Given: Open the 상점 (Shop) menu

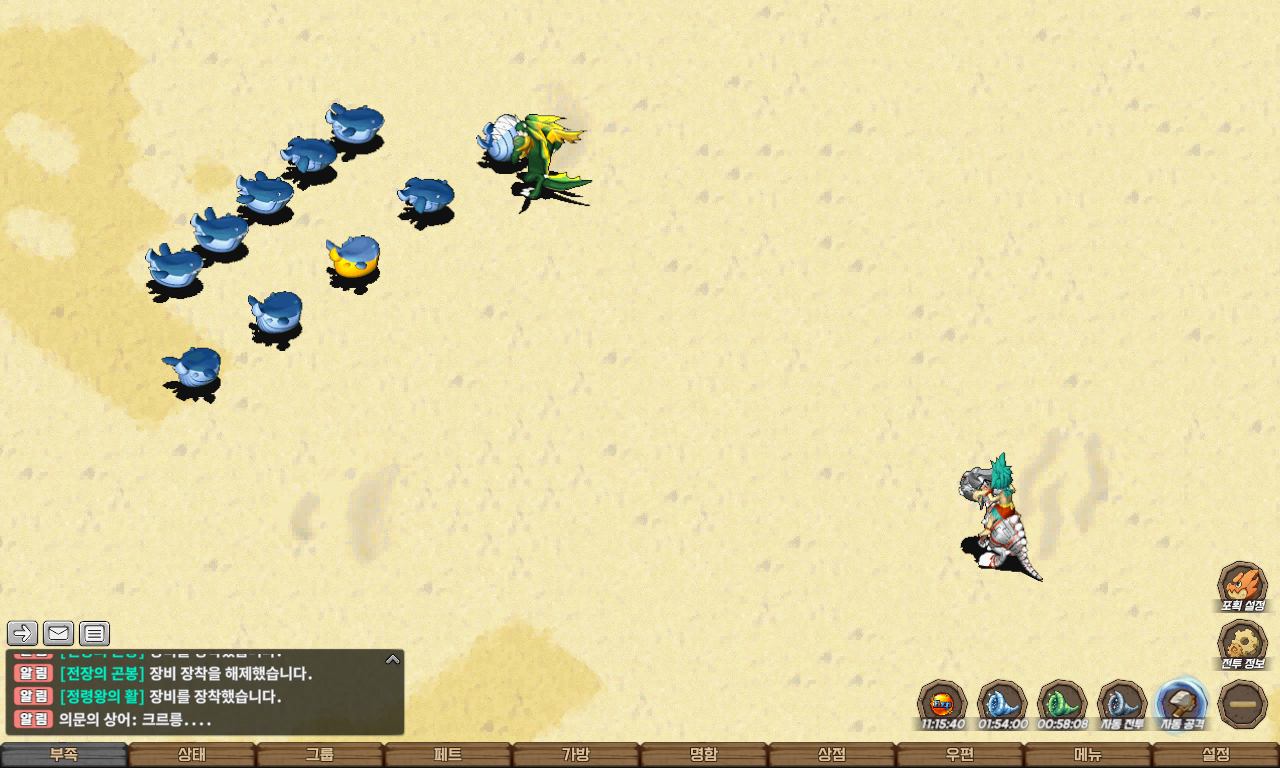Looking at the screenshot, I should tap(832, 755).
